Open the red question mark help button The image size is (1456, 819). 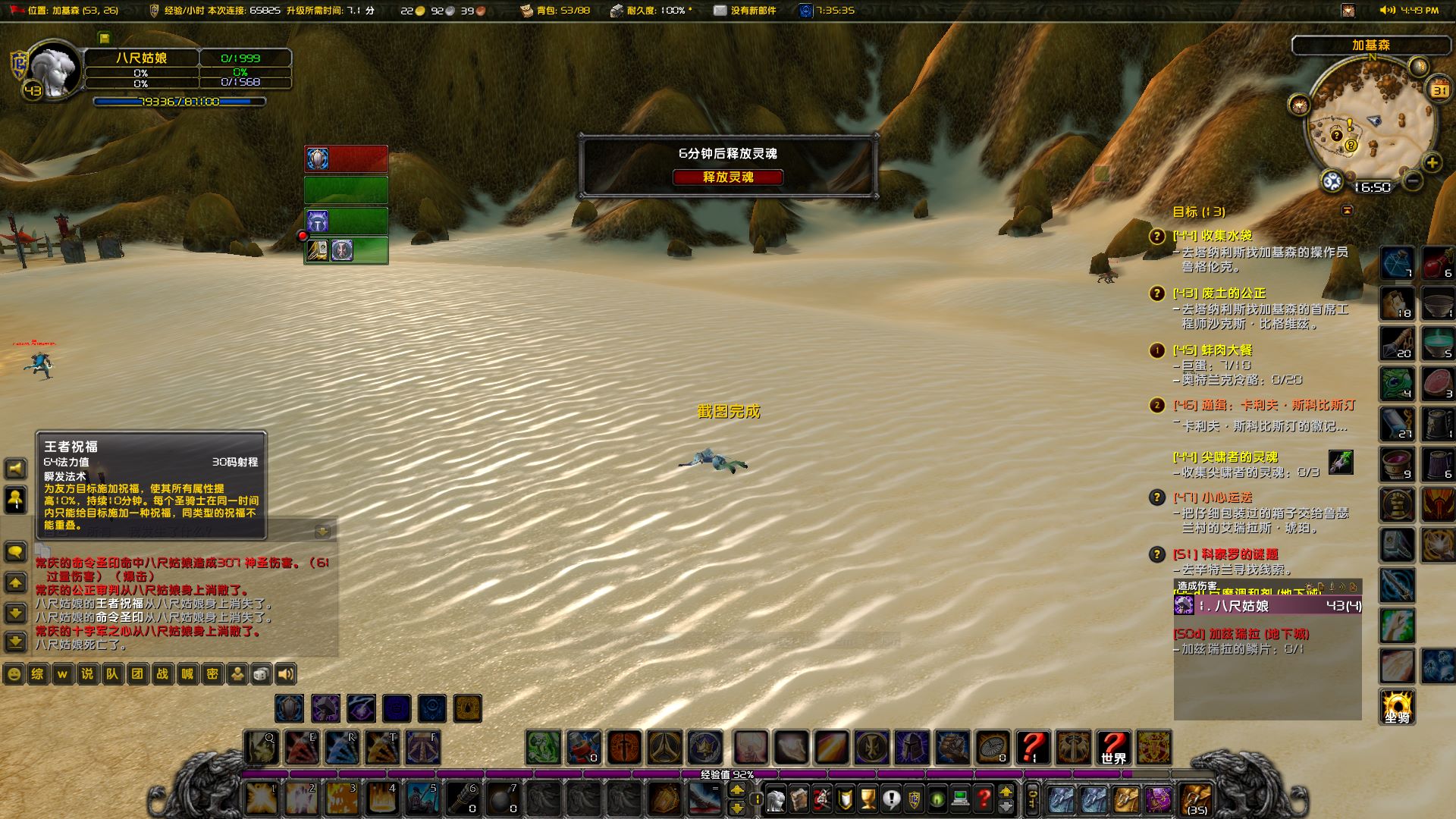click(984, 799)
